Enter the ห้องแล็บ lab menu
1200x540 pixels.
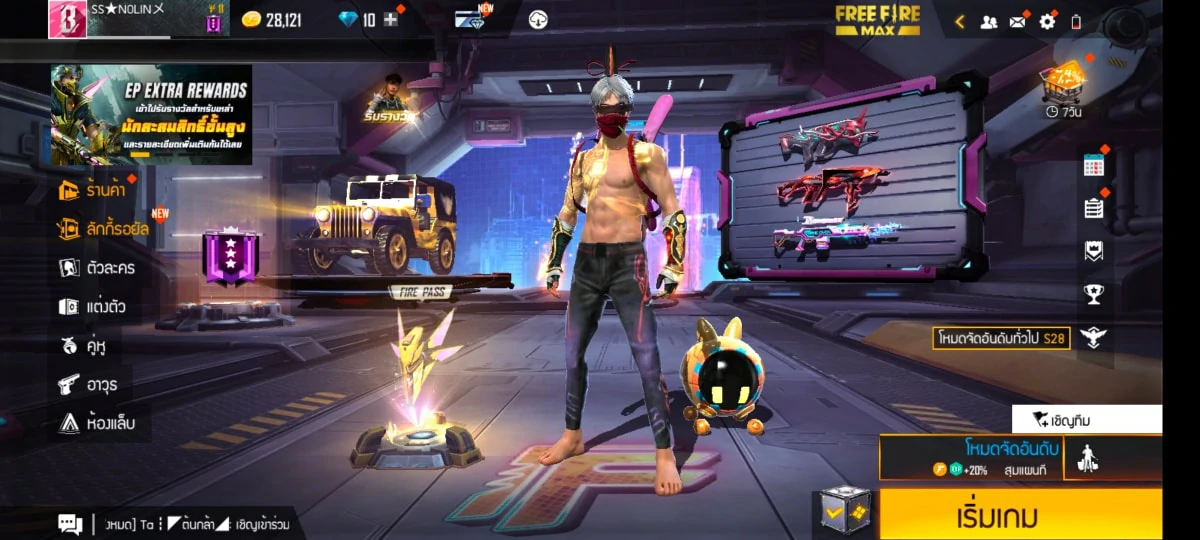(x=96, y=423)
